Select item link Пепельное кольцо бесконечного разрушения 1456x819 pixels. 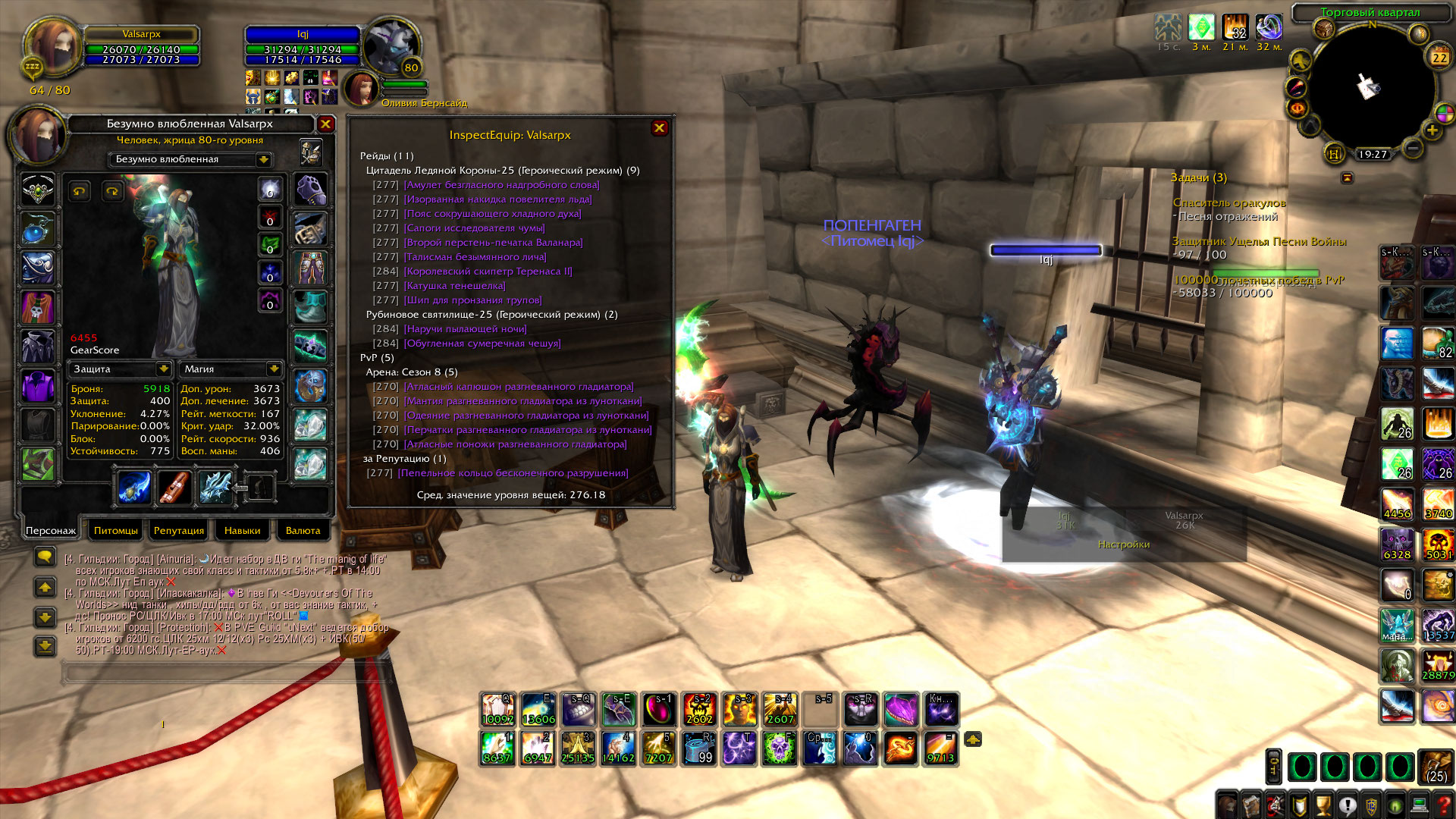pyautogui.click(x=513, y=473)
